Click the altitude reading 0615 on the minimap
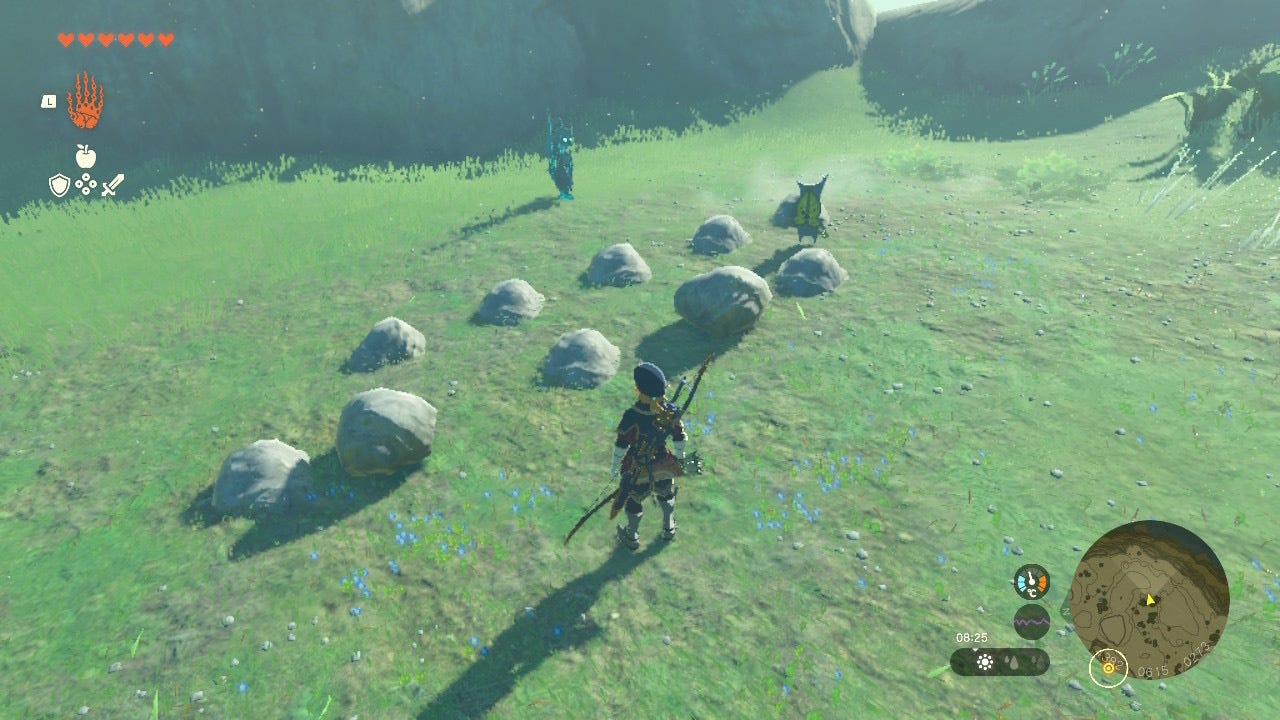 [1154, 670]
